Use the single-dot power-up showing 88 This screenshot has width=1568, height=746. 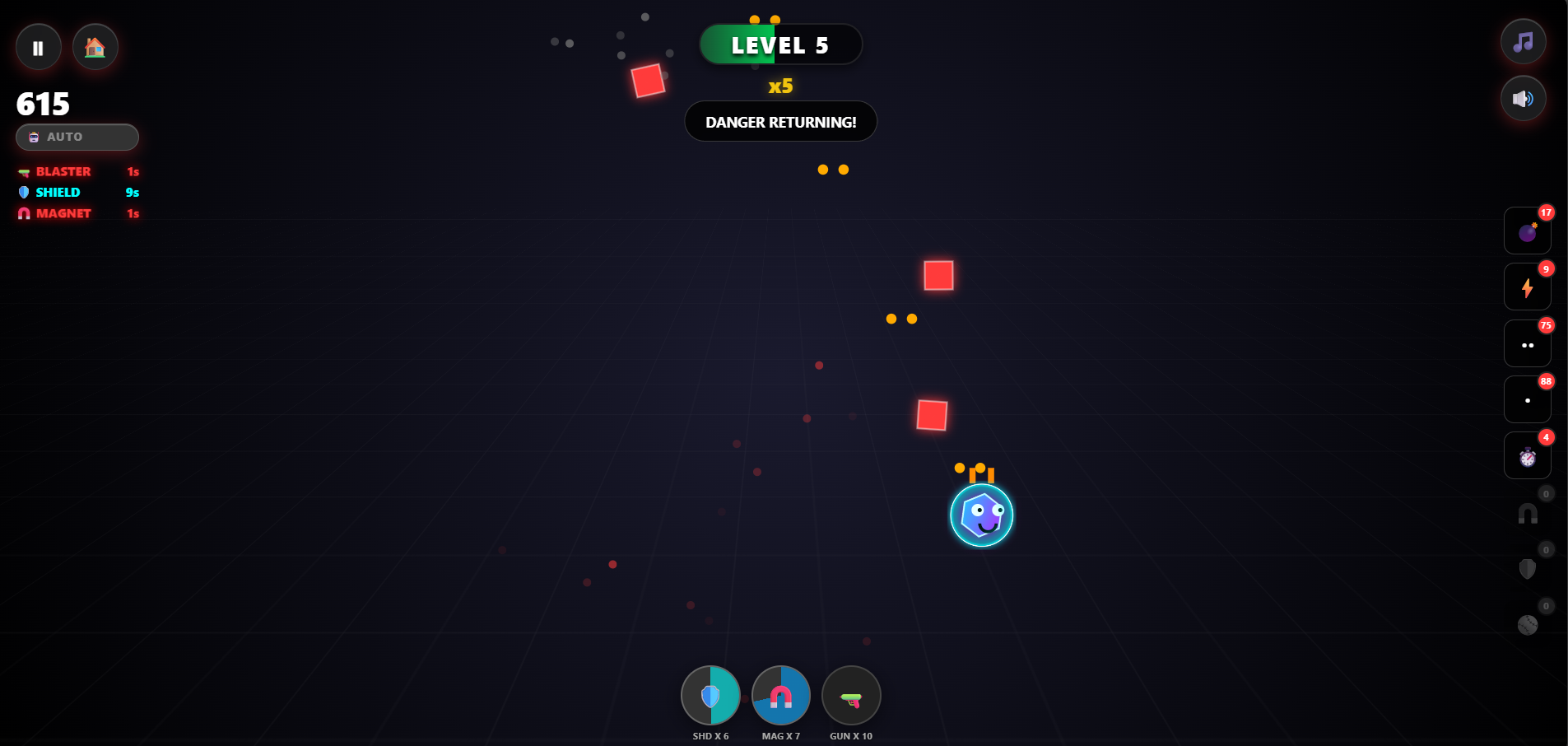pyautogui.click(x=1527, y=399)
